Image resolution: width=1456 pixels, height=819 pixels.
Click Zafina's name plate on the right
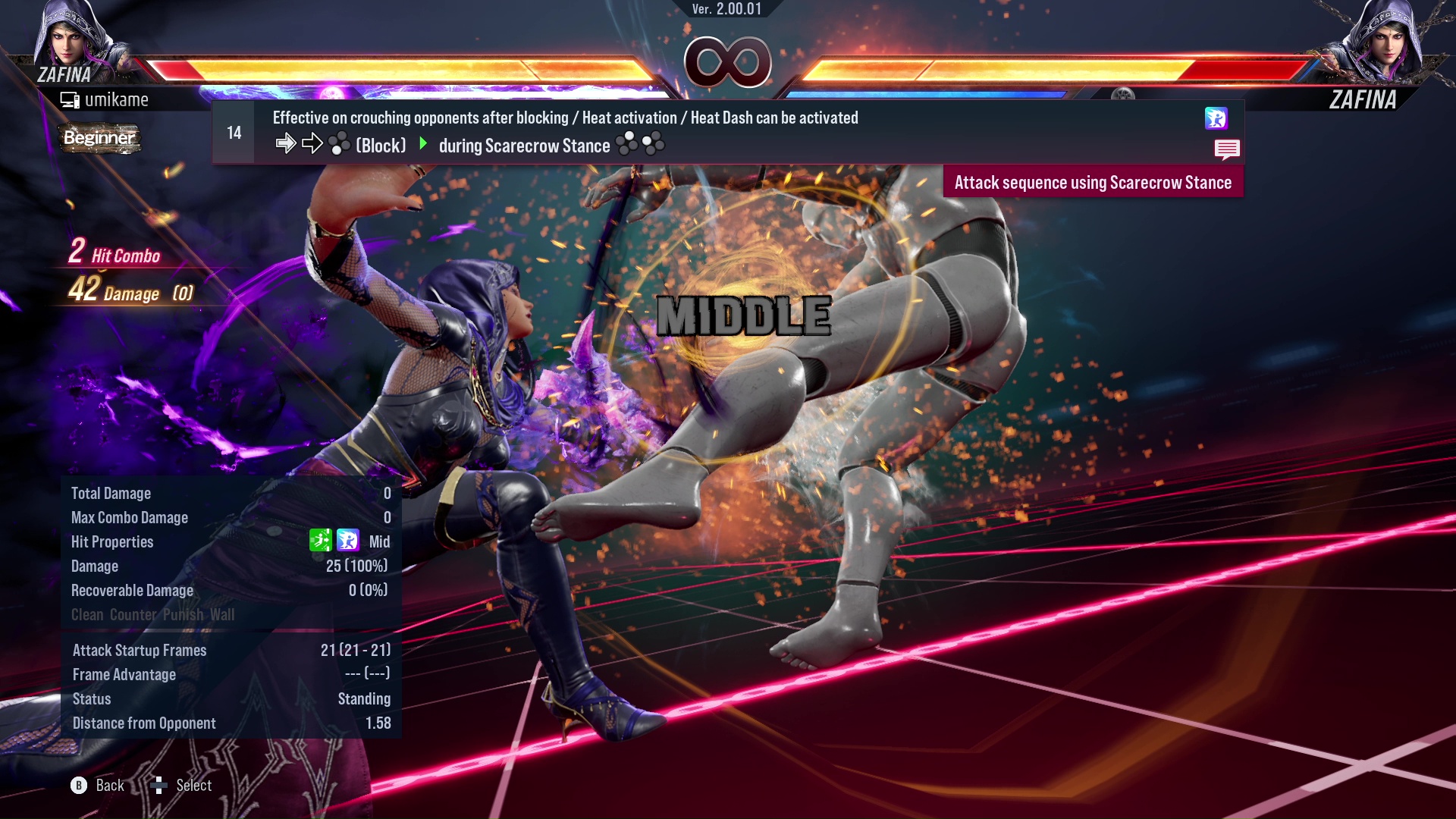point(1363,99)
